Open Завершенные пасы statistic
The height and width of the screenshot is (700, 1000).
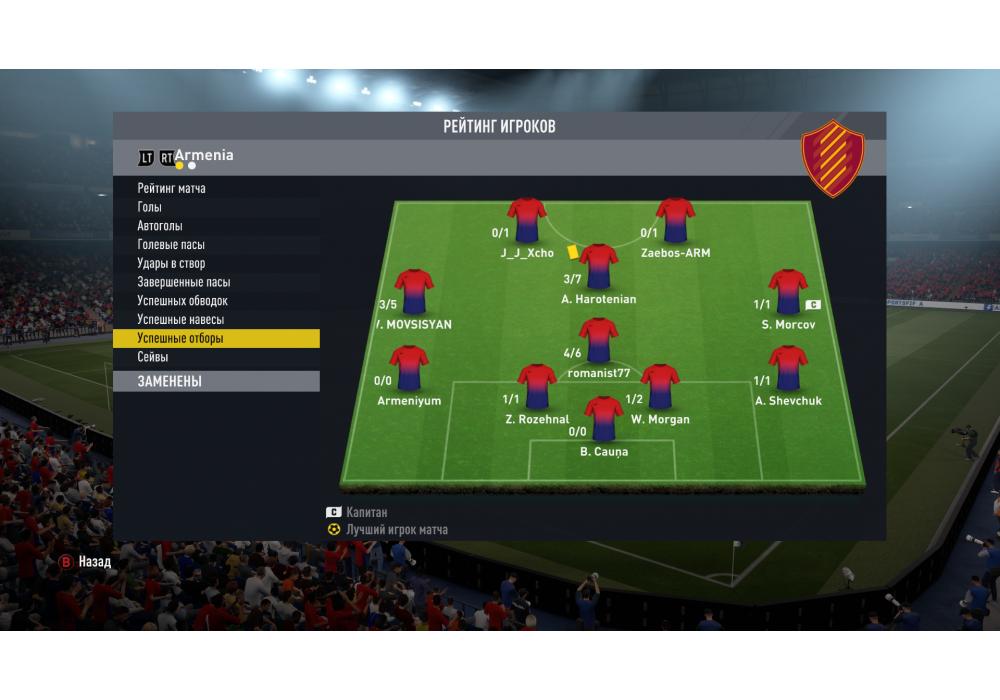coord(184,282)
